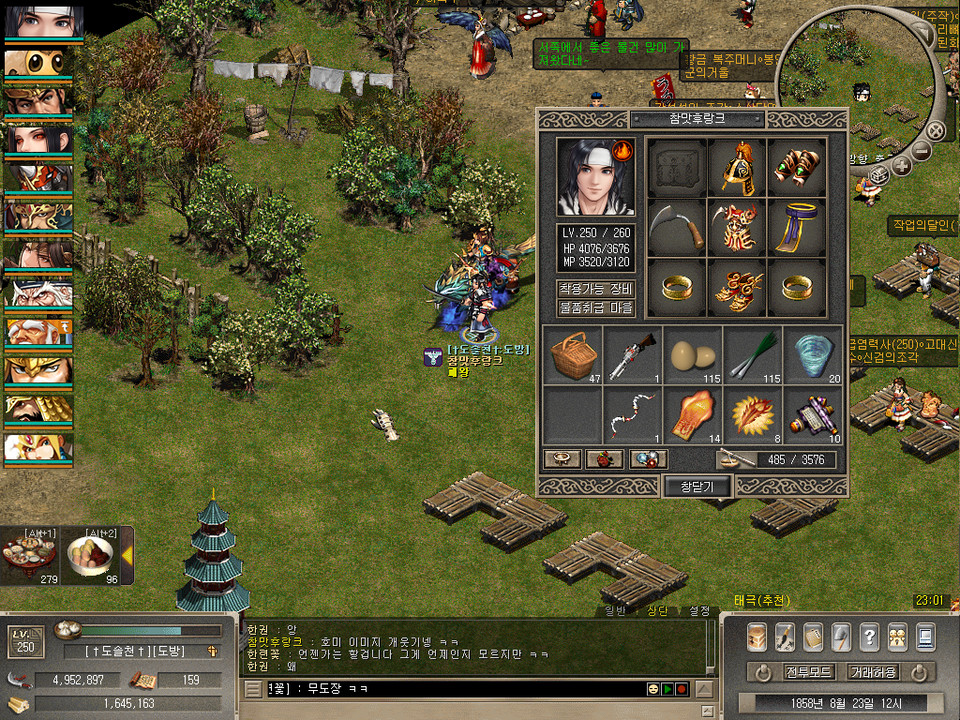Select the sickle weapon slot
Image resolution: width=960 pixels, height=720 pixels.
(676, 229)
